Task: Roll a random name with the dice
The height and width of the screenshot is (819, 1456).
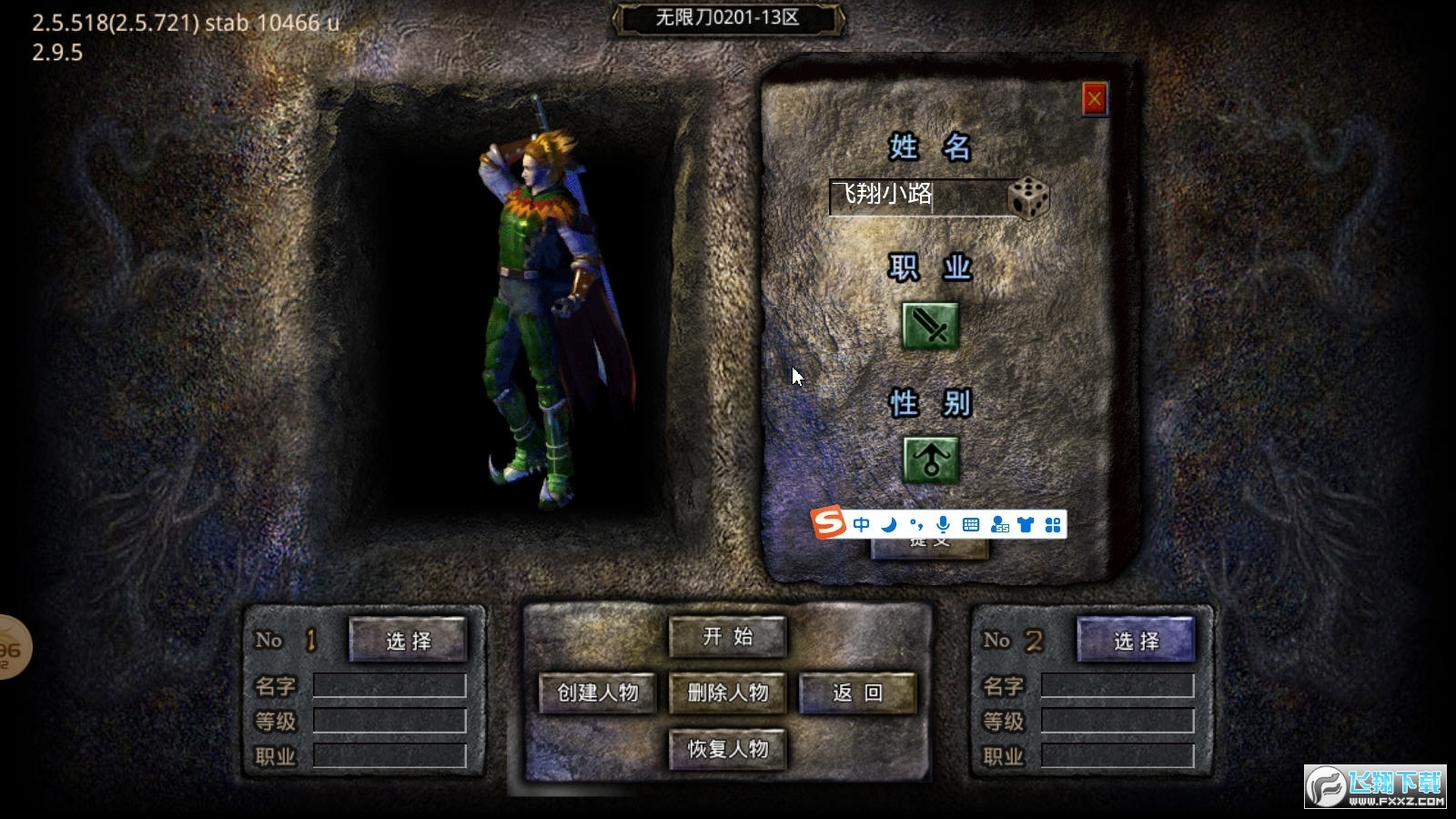Action: coord(1028,197)
